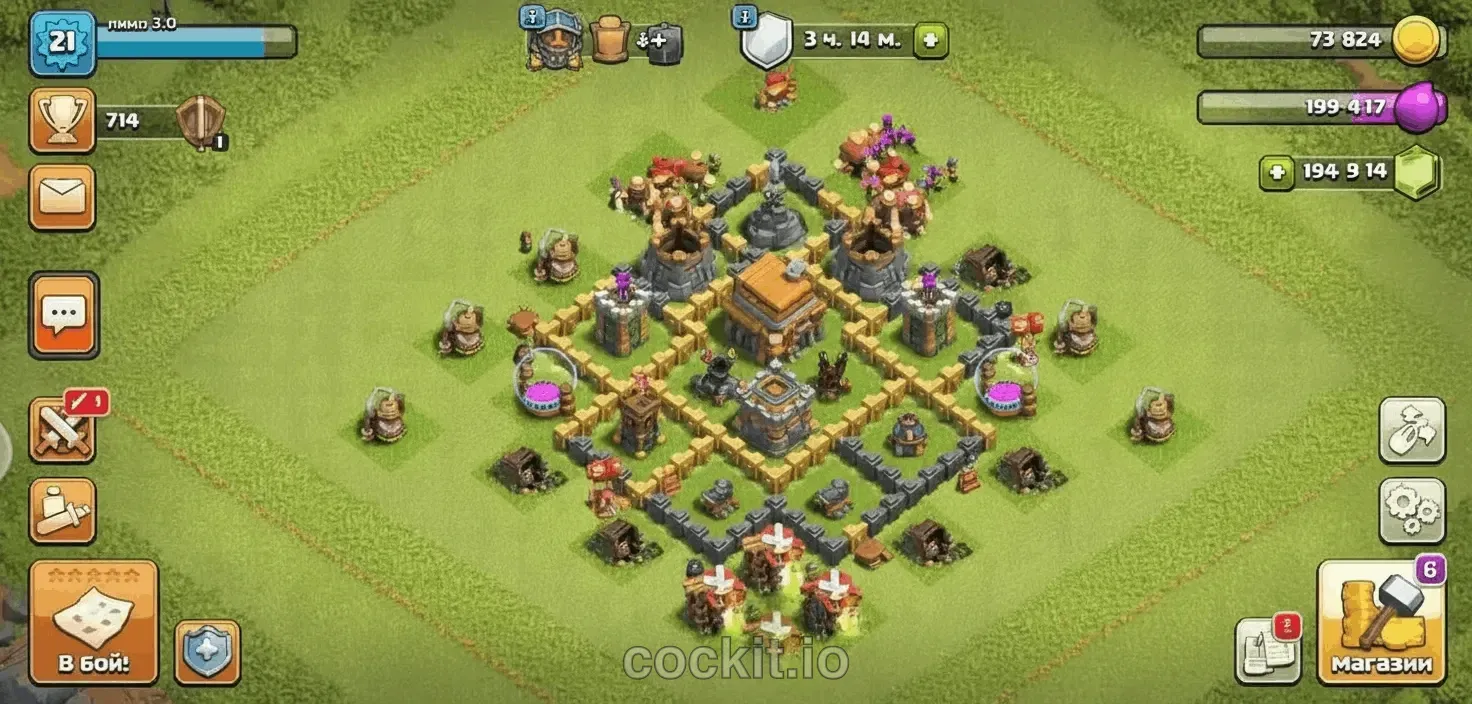Open the village layout editor button
The height and width of the screenshot is (704, 1472).
[x=1411, y=430]
